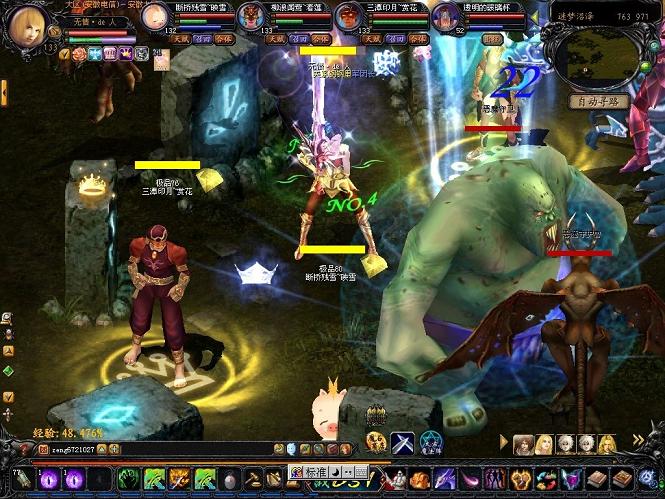Click the pentagram star skill icon
The width and height of the screenshot is (665, 499).
(x=430, y=443)
